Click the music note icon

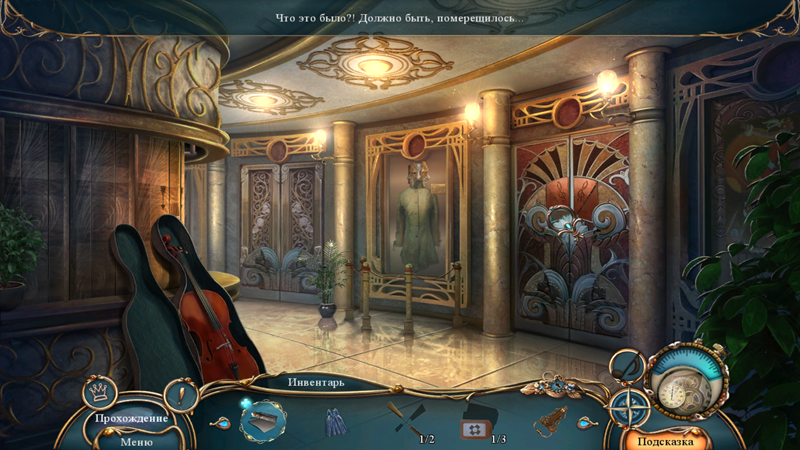(x=627, y=367)
